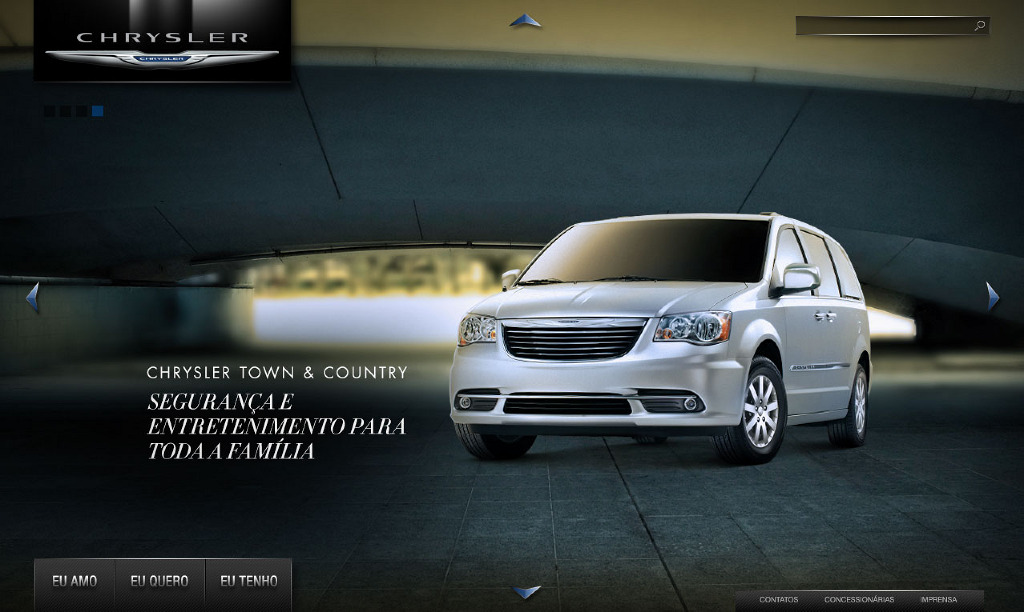The image size is (1024, 612).
Task: Open the EU AMO section
Action: point(75,581)
